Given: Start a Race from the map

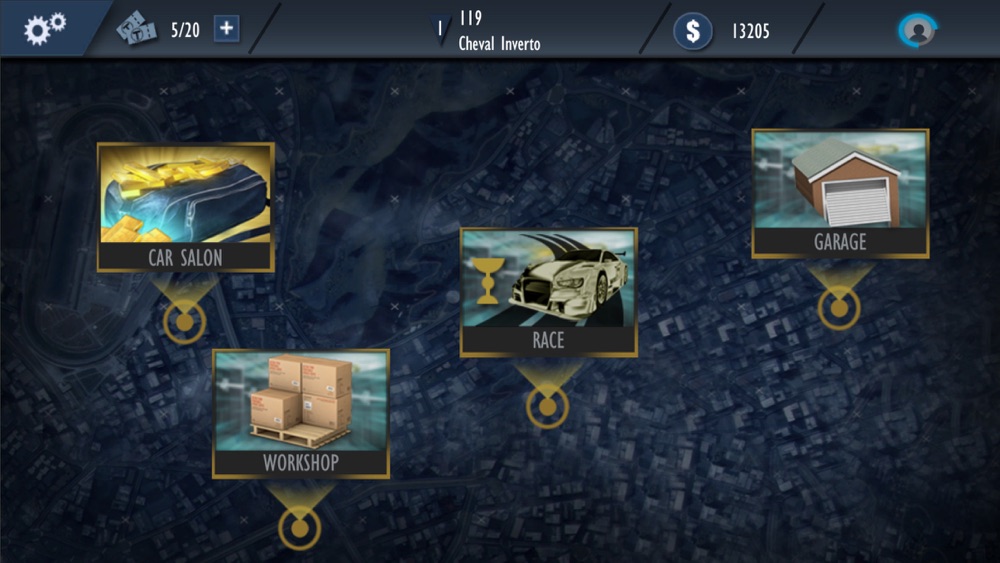Looking at the screenshot, I should click(548, 292).
